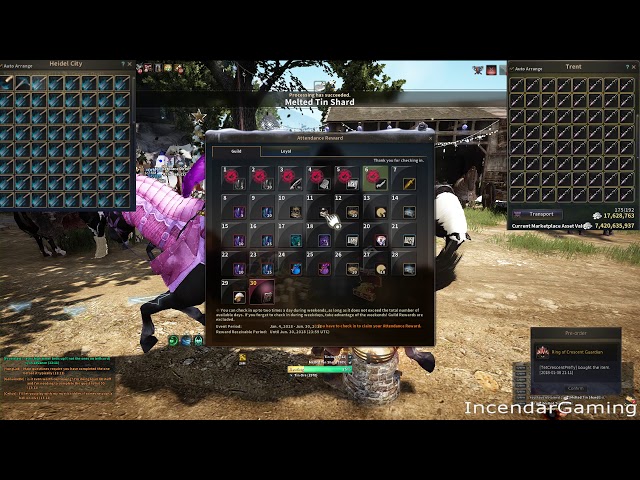Image resolution: width=640 pixels, height=480 pixels.
Task: Select the day 14 reward chest
Action: (x=408, y=208)
